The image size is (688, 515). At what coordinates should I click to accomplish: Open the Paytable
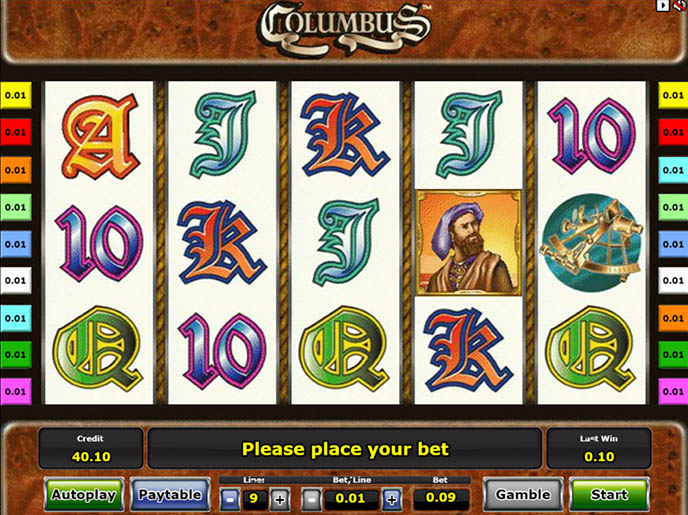point(170,494)
